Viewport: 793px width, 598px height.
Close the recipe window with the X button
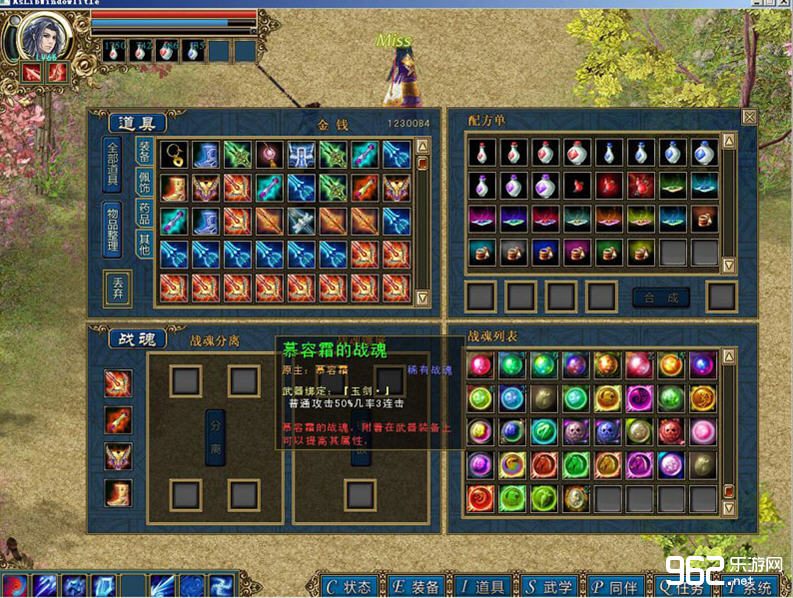[748, 116]
